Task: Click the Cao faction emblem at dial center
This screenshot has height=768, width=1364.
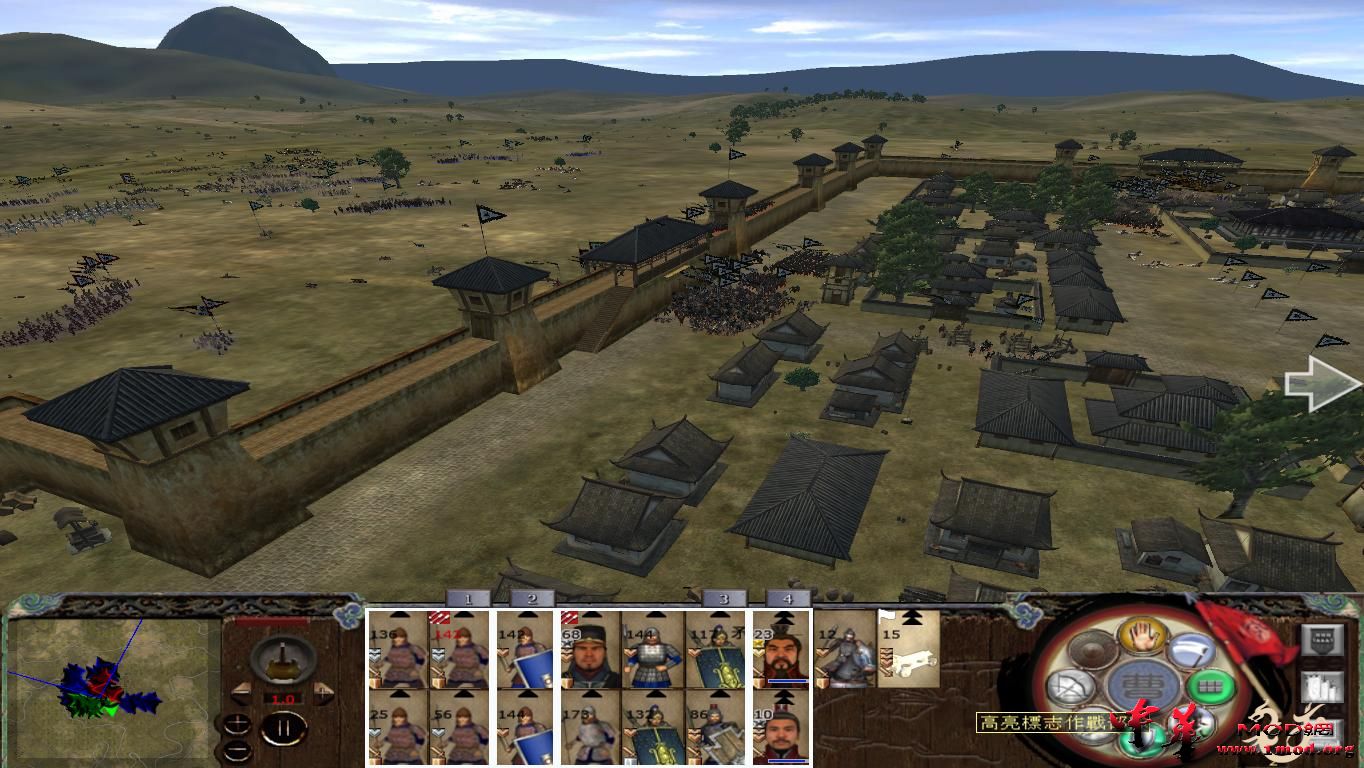Action: click(1142, 685)
